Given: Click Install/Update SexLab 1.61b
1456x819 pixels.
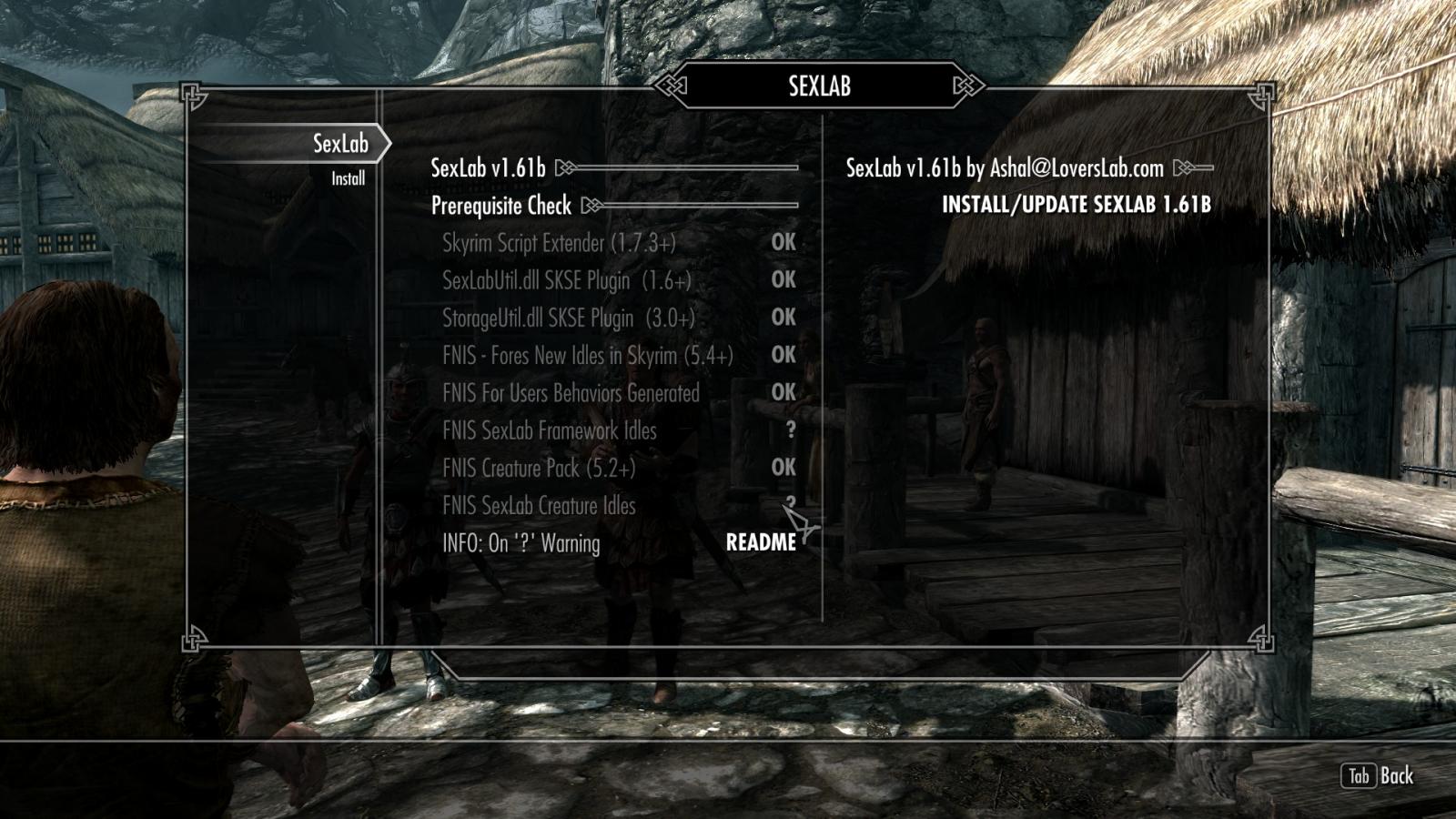Looking at the screenshot, I should [1076, 205].
